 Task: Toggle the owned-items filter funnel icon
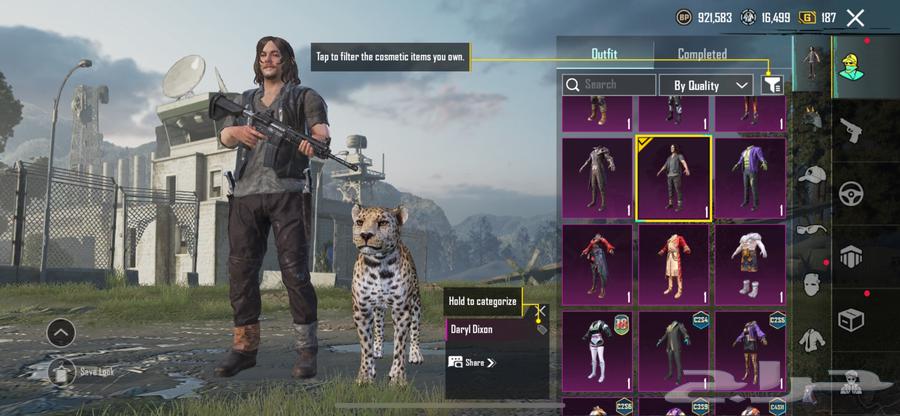[x=771, y=85]
